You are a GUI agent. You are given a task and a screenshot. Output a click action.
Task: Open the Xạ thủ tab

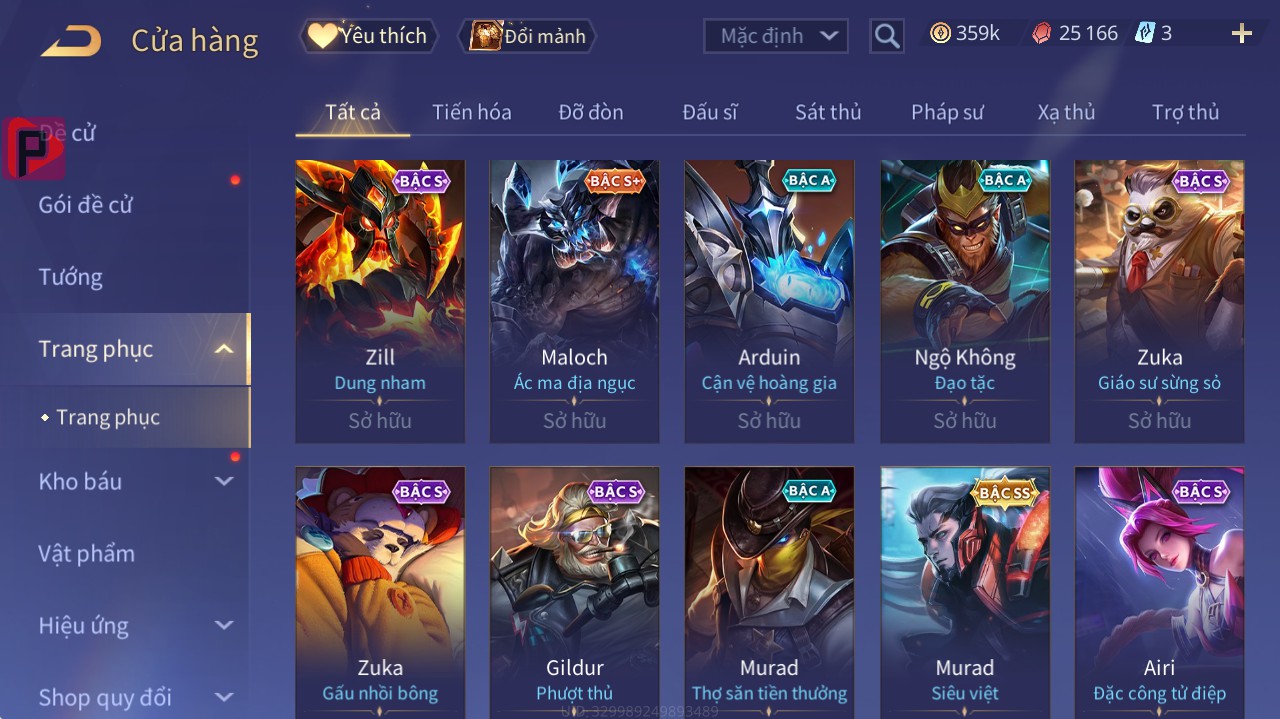tap(1066, 112)
